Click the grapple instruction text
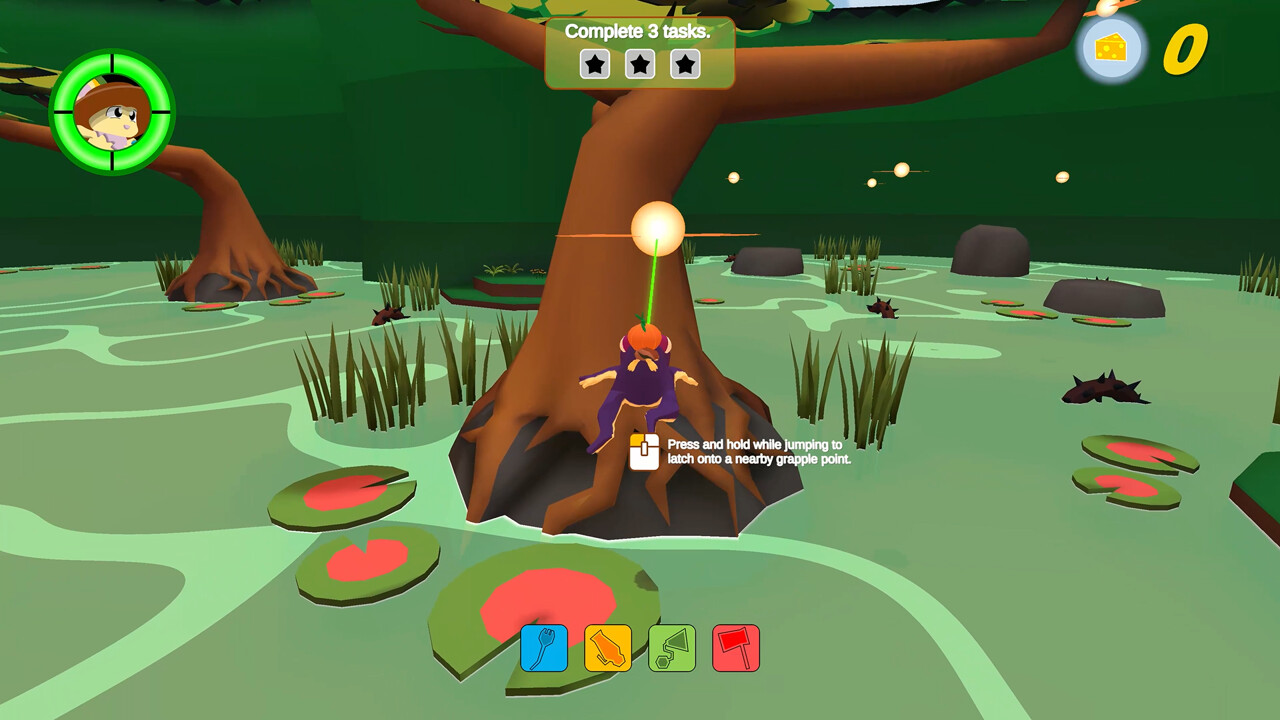Screen dimensions: 1280x720 click(x=750, y=450)
